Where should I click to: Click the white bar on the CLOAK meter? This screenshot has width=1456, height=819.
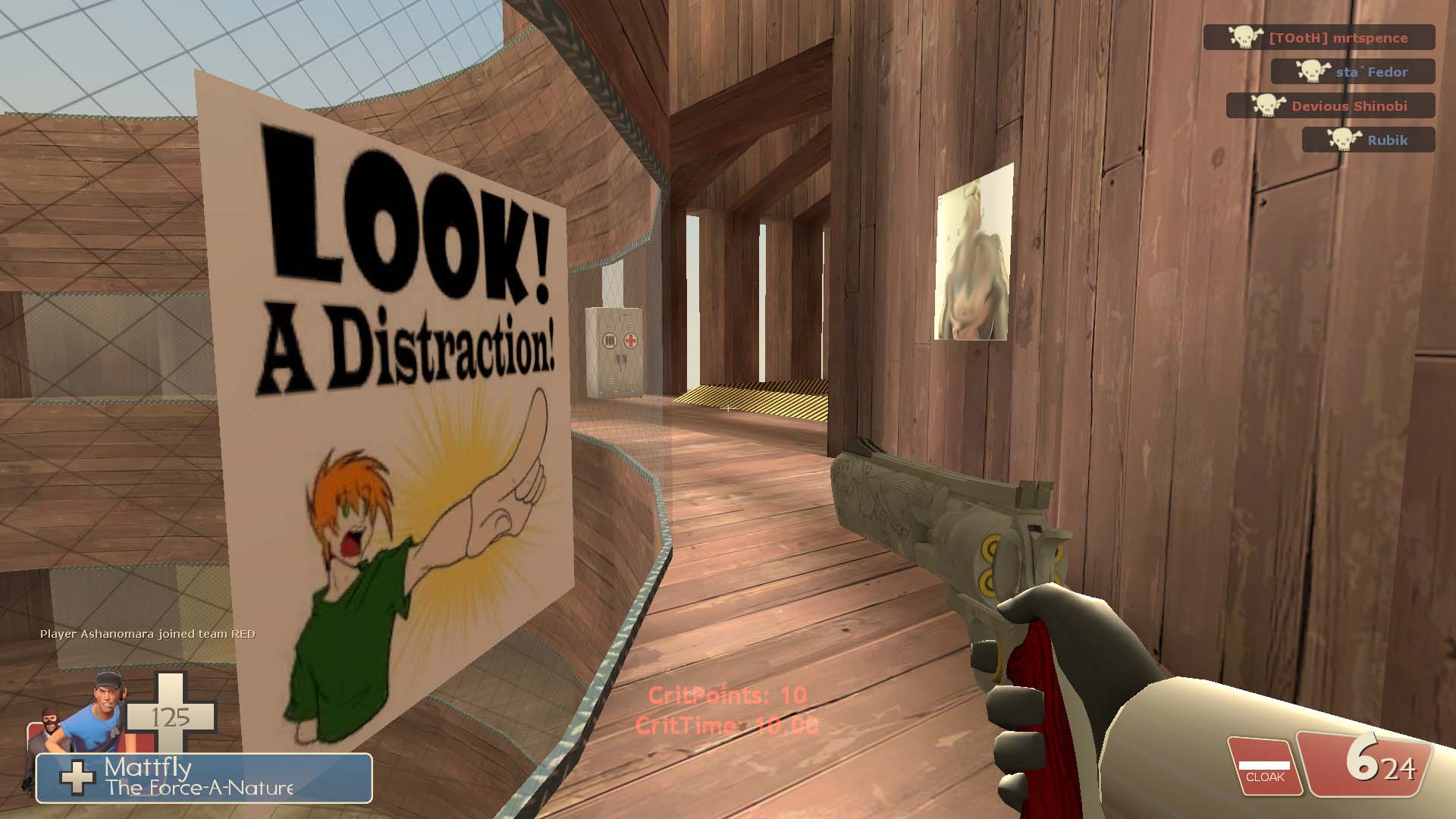(1263, 767)
